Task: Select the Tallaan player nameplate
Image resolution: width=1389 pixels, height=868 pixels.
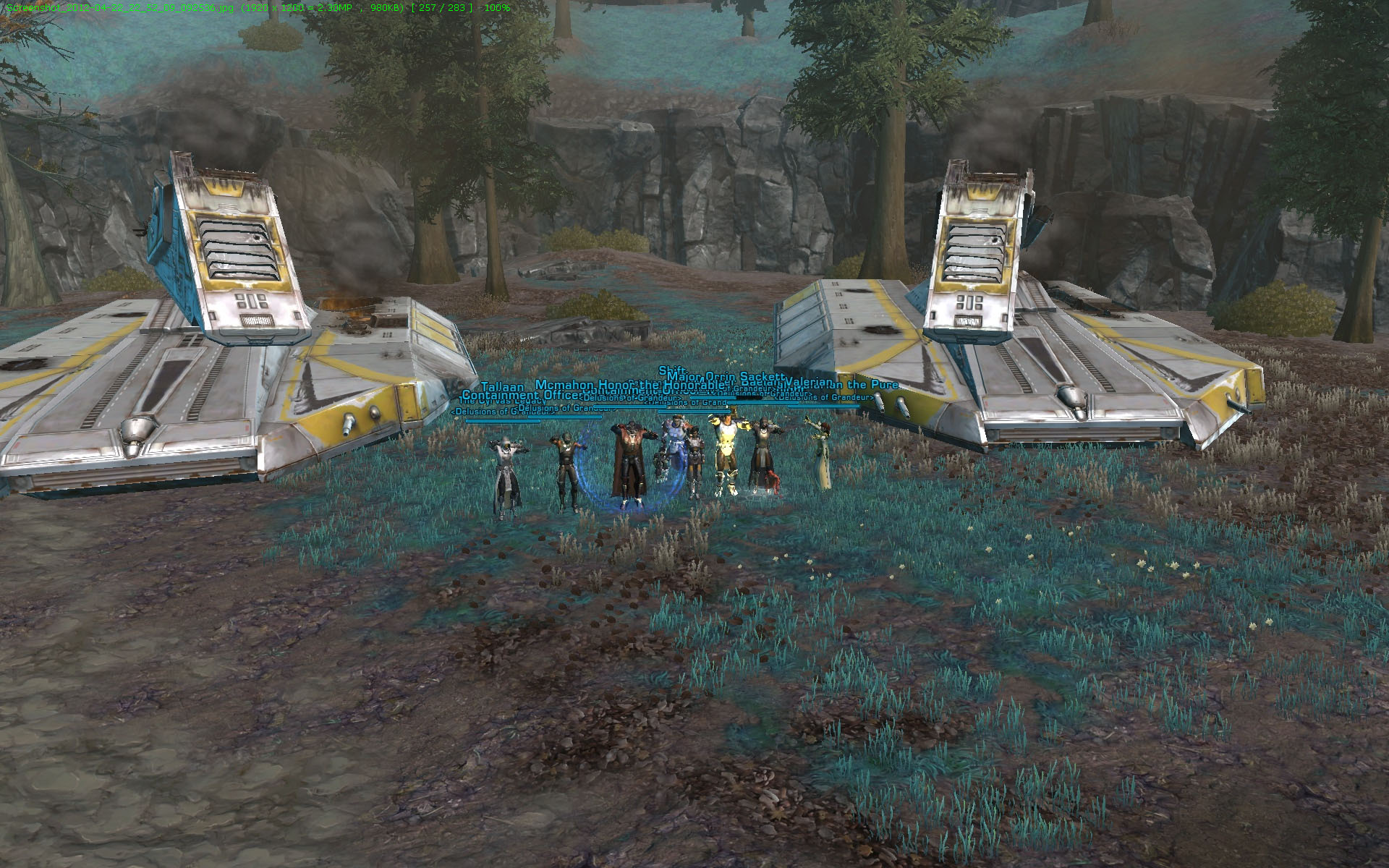Action: pos(502,387)
